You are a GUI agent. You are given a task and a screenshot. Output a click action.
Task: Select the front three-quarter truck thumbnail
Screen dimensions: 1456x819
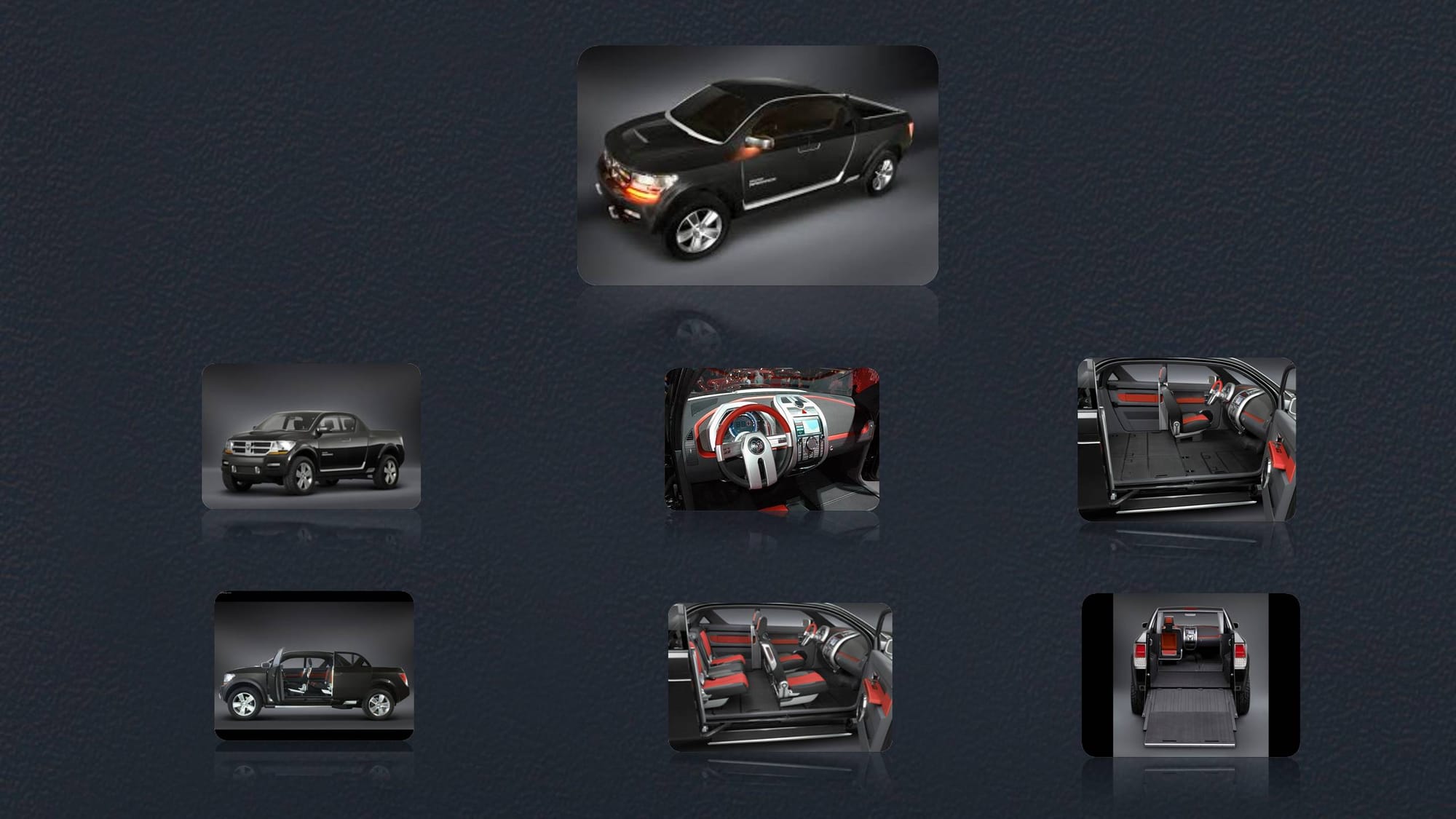click(x=311, y=437)
